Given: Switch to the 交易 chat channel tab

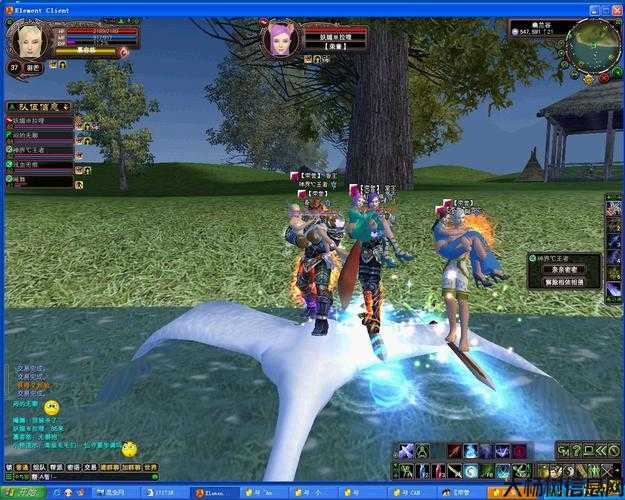Looking at the screenshot, I should (x=90, y=467).
